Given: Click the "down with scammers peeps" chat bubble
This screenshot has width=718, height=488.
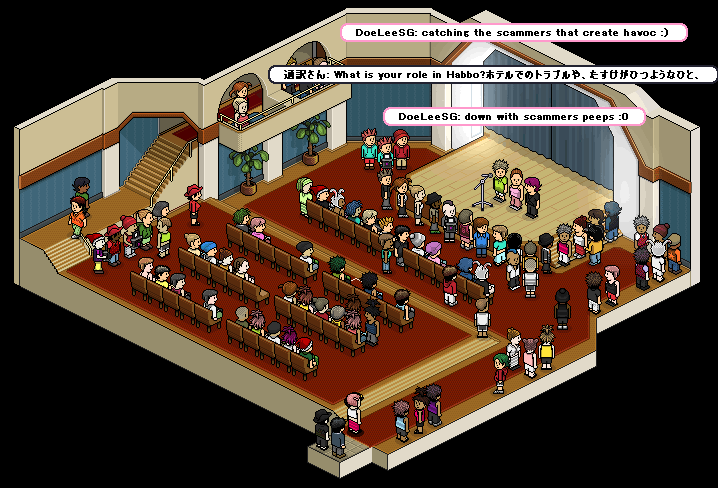Looking at the screenshot, I should pos(513,117).
